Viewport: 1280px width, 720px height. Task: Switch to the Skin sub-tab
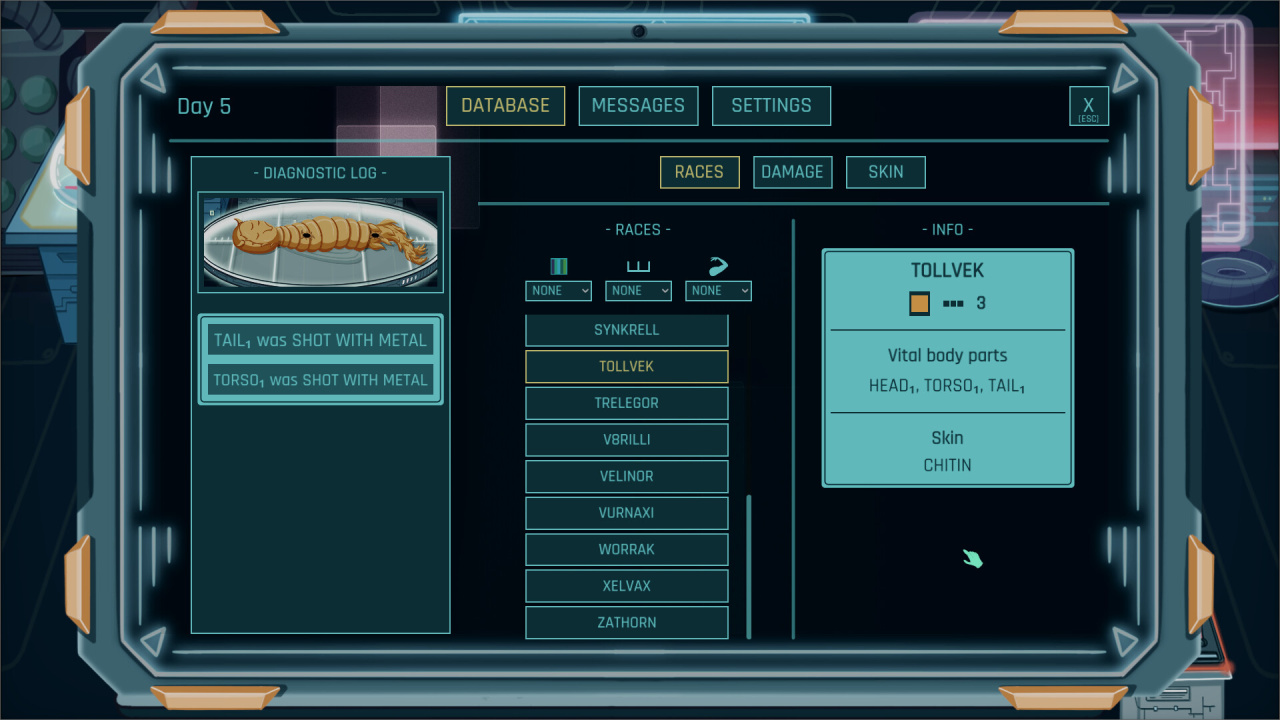click(x=885, y=172)
